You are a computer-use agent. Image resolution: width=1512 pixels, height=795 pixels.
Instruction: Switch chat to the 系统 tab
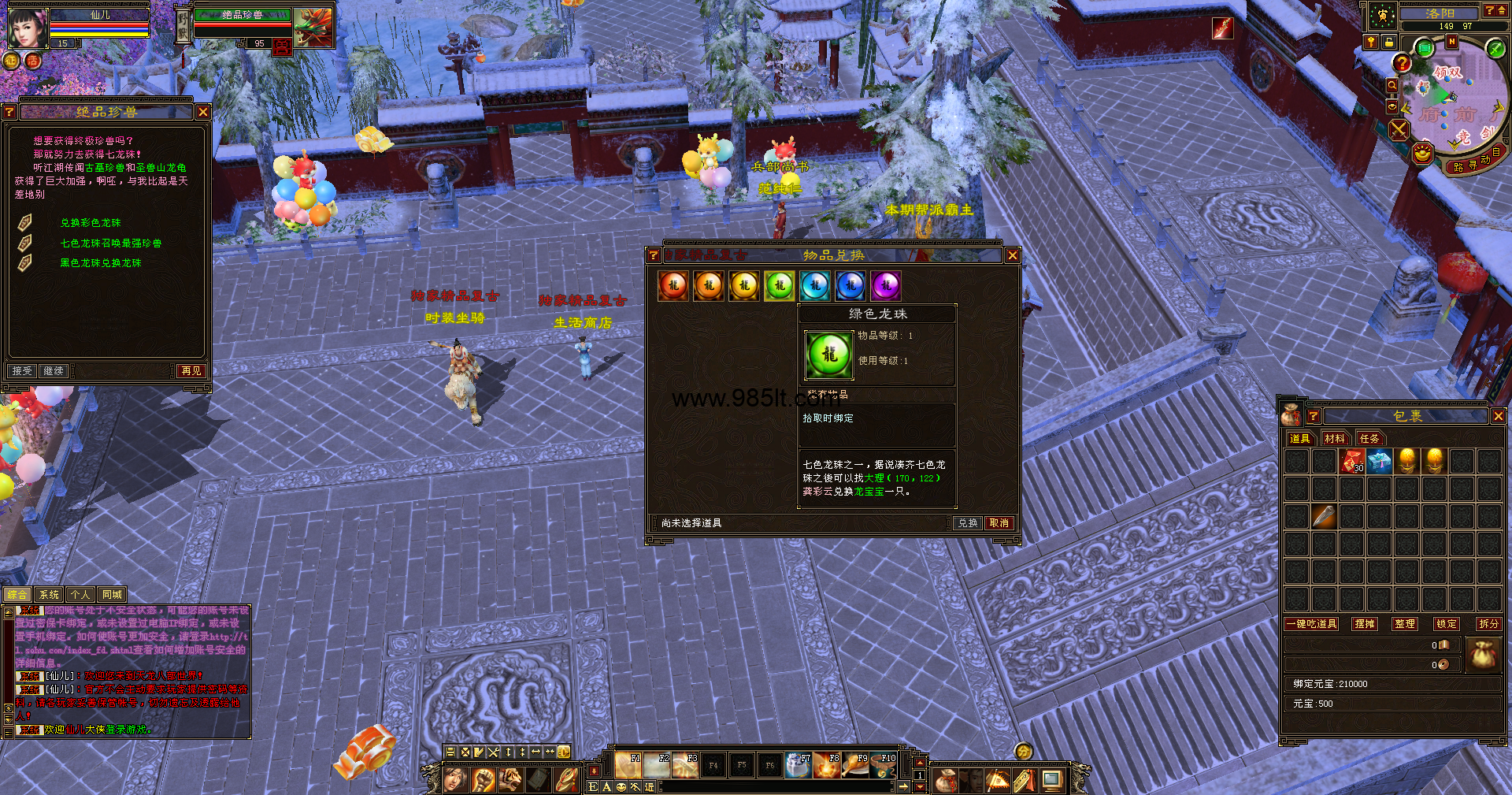point(49,595)
